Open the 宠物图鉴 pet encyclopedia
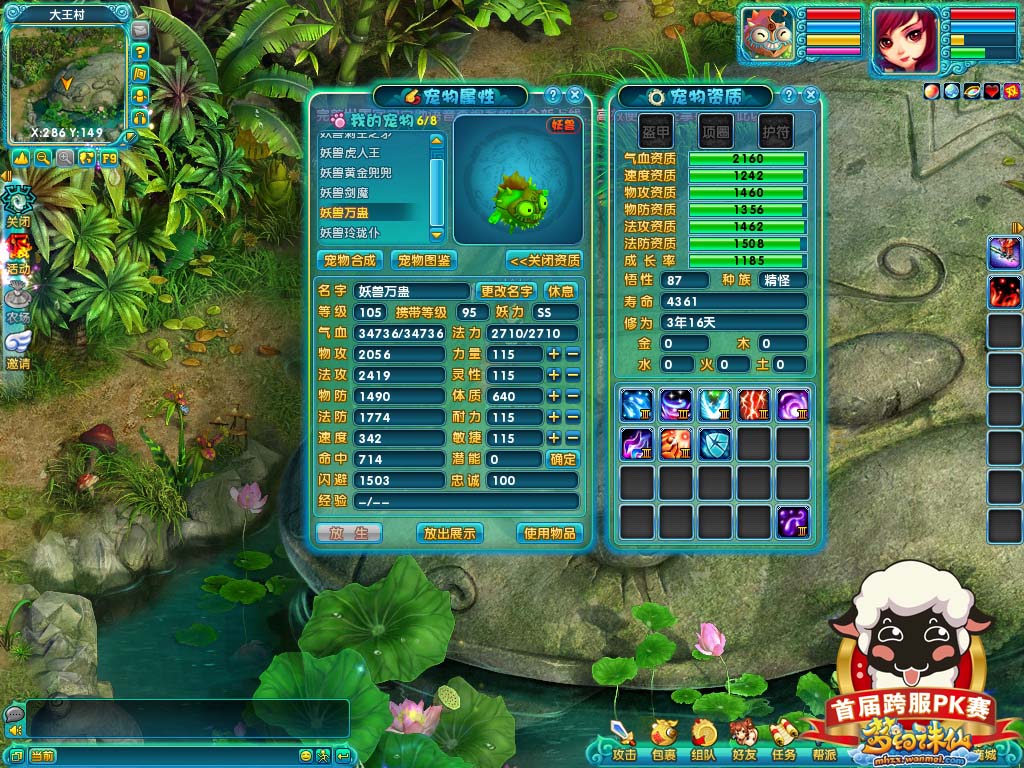 423,260
